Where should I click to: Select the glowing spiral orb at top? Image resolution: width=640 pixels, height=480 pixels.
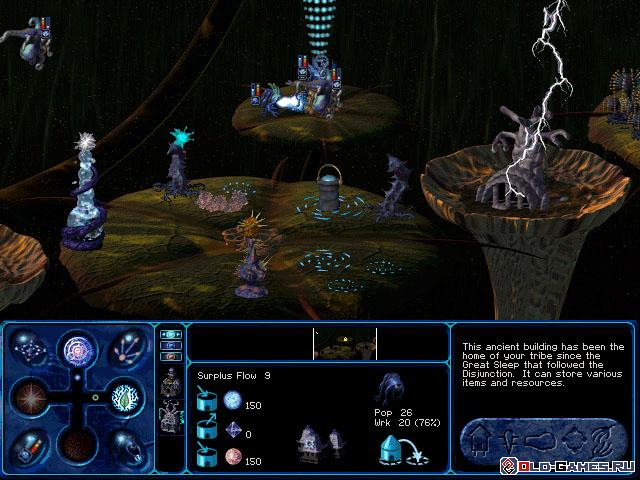point(78,350)
